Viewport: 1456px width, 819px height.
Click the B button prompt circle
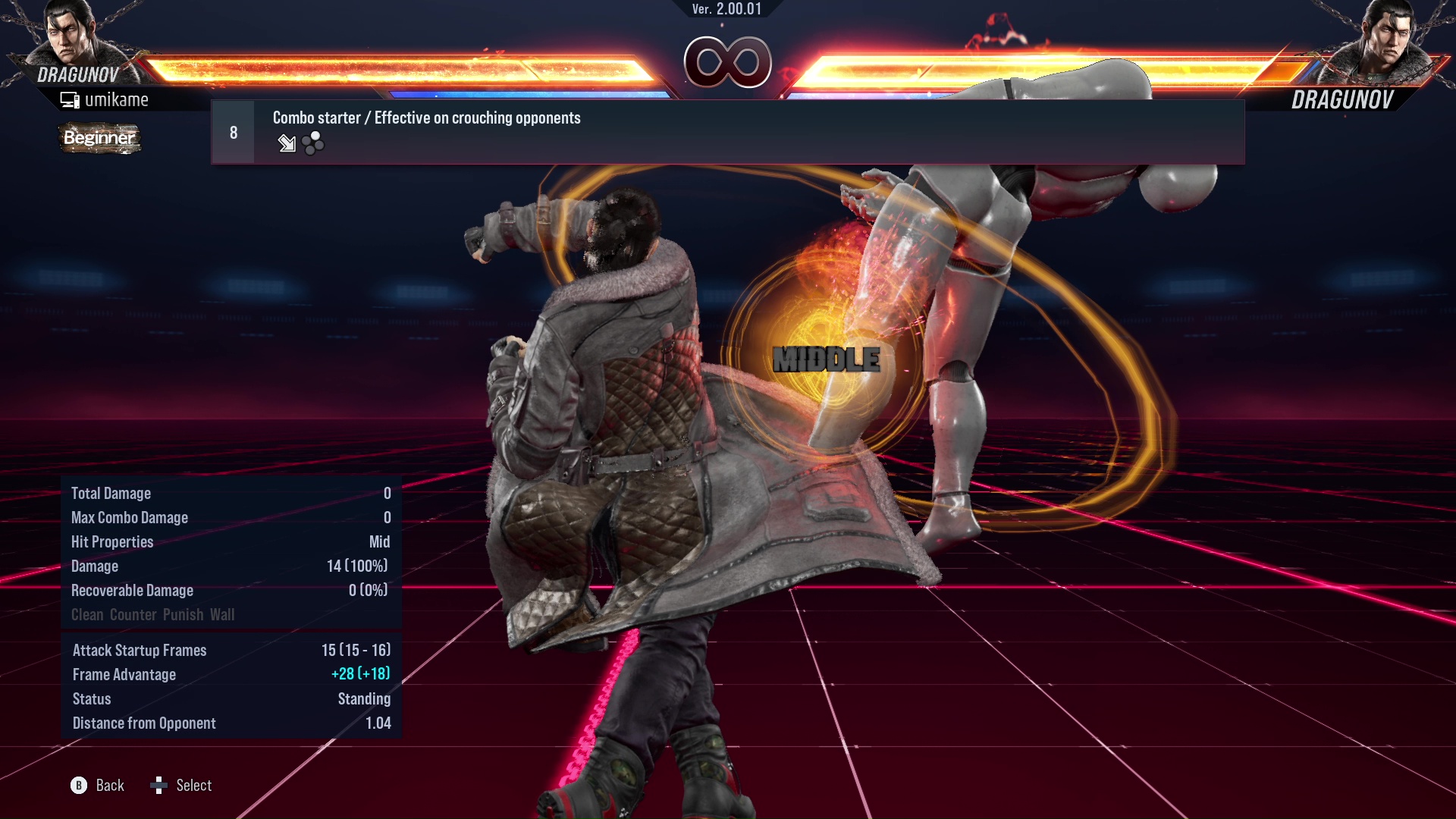point(78,786)
